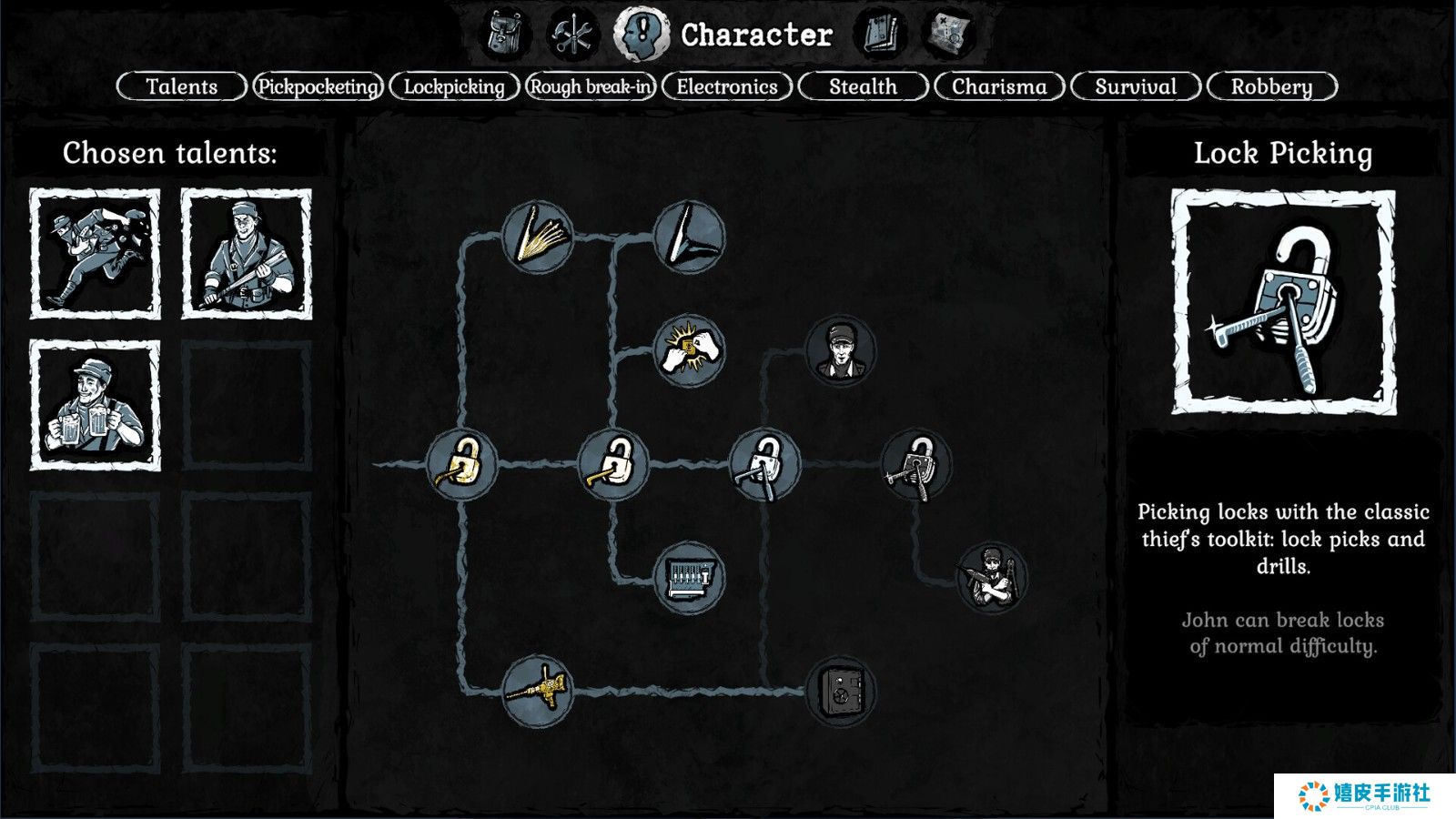Open the Charisma tab

(x=999, y=86)
